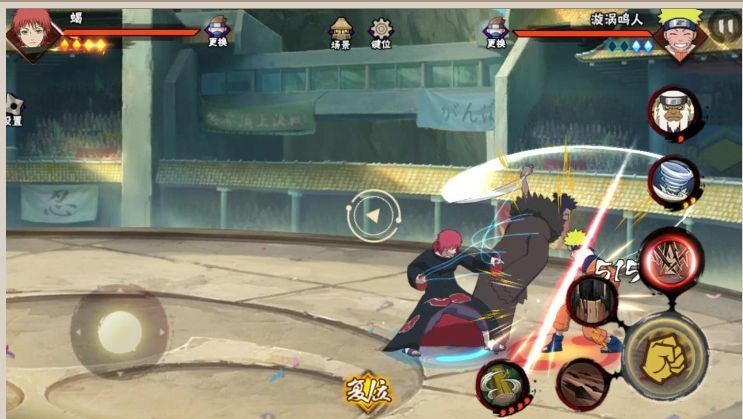Activate the green scroll substitution icon

click(501, 383)
